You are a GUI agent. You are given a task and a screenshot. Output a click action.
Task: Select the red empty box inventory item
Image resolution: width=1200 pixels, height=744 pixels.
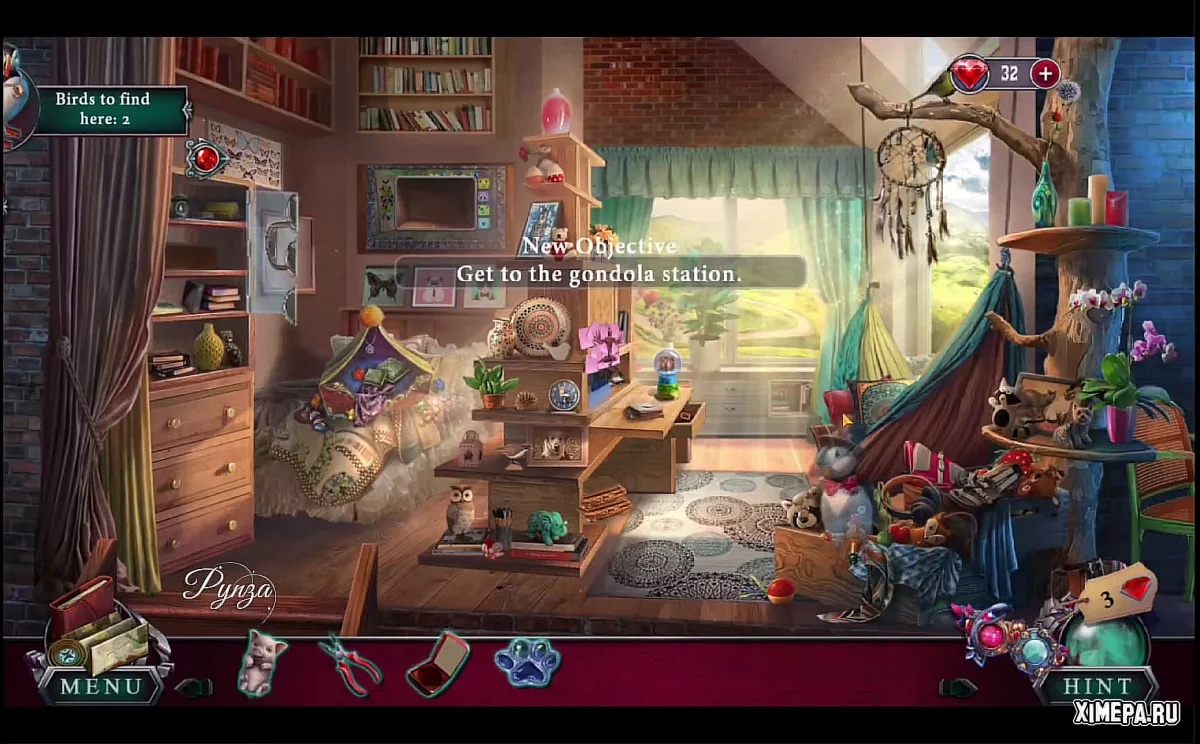[x=438, y=663]
